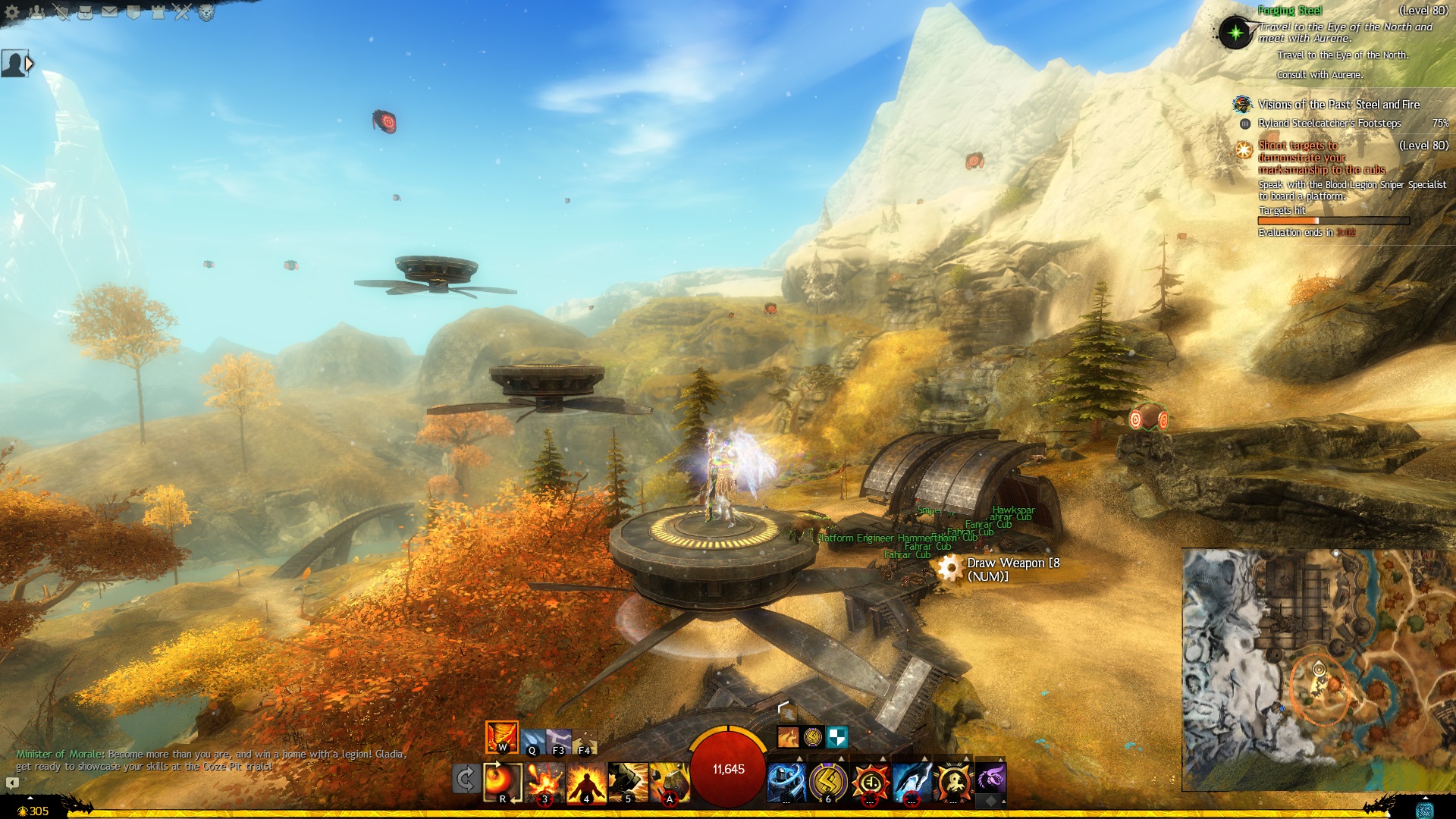
Task: Select the fire attunement skill marked W
Action: [x=501, y=737]
